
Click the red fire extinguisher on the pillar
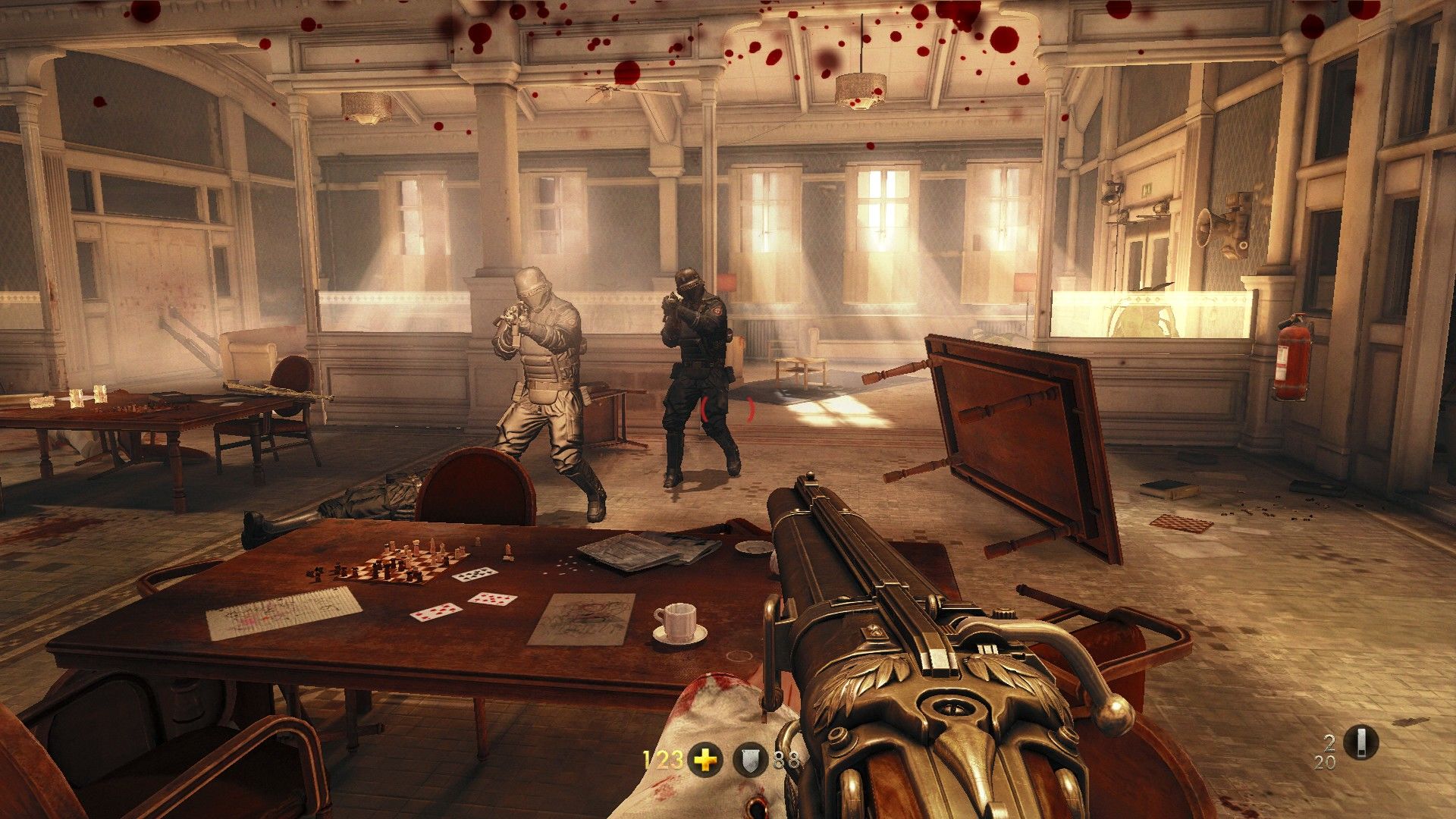point(1292,356)
